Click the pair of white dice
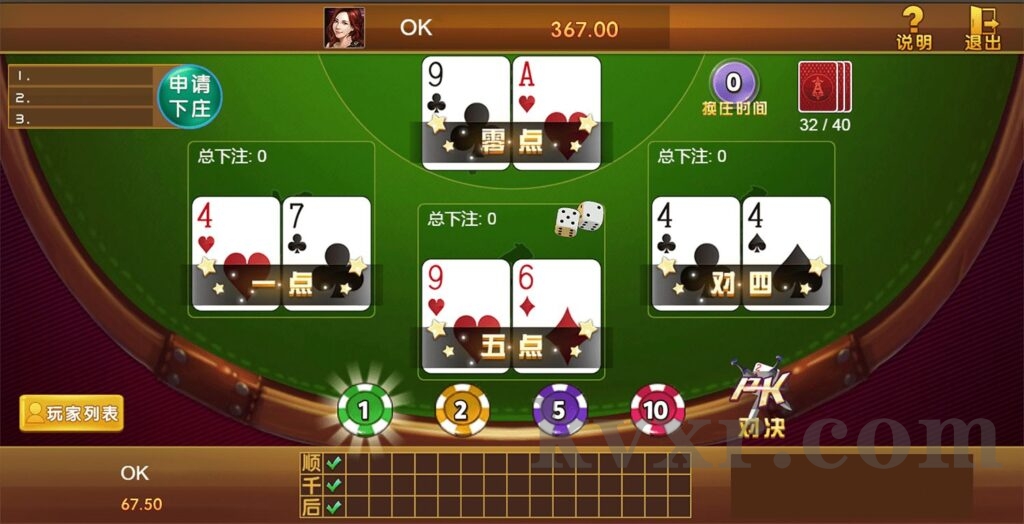The height and width of the screenshot is (524, 1024). [x=579, y=219]
